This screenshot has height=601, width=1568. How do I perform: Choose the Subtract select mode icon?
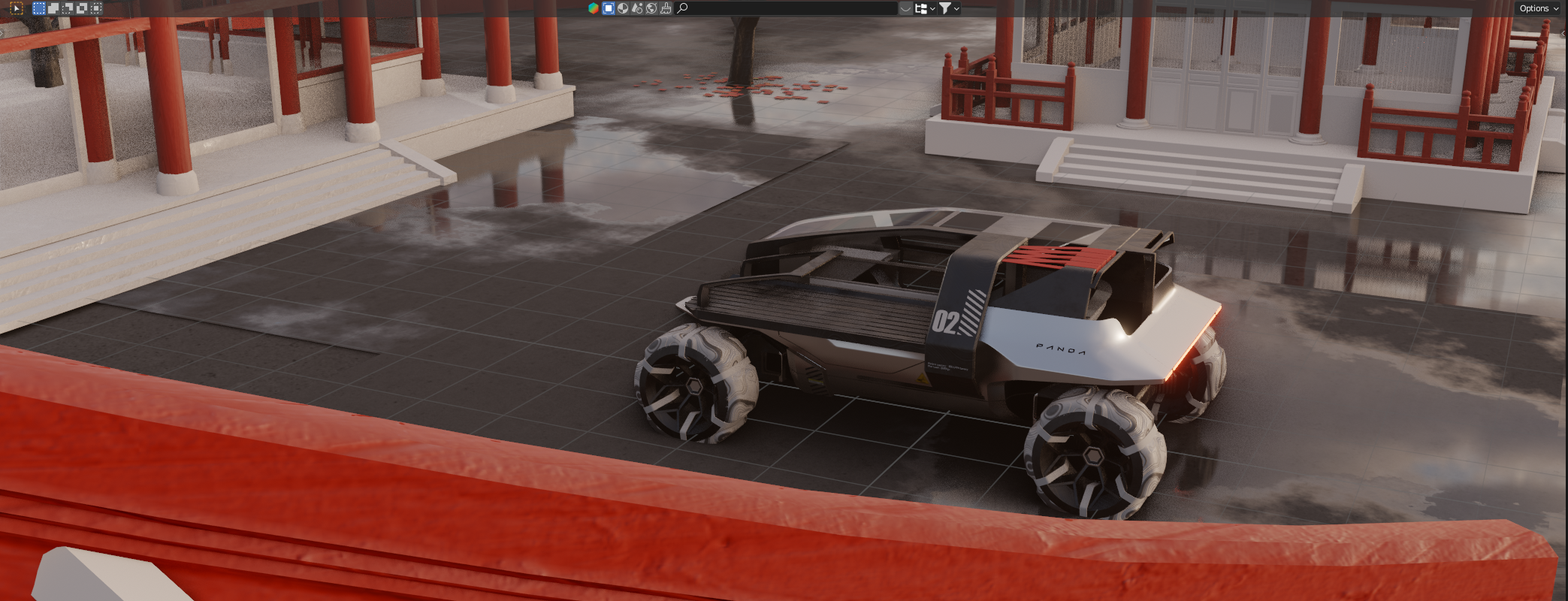click(66, 8)
